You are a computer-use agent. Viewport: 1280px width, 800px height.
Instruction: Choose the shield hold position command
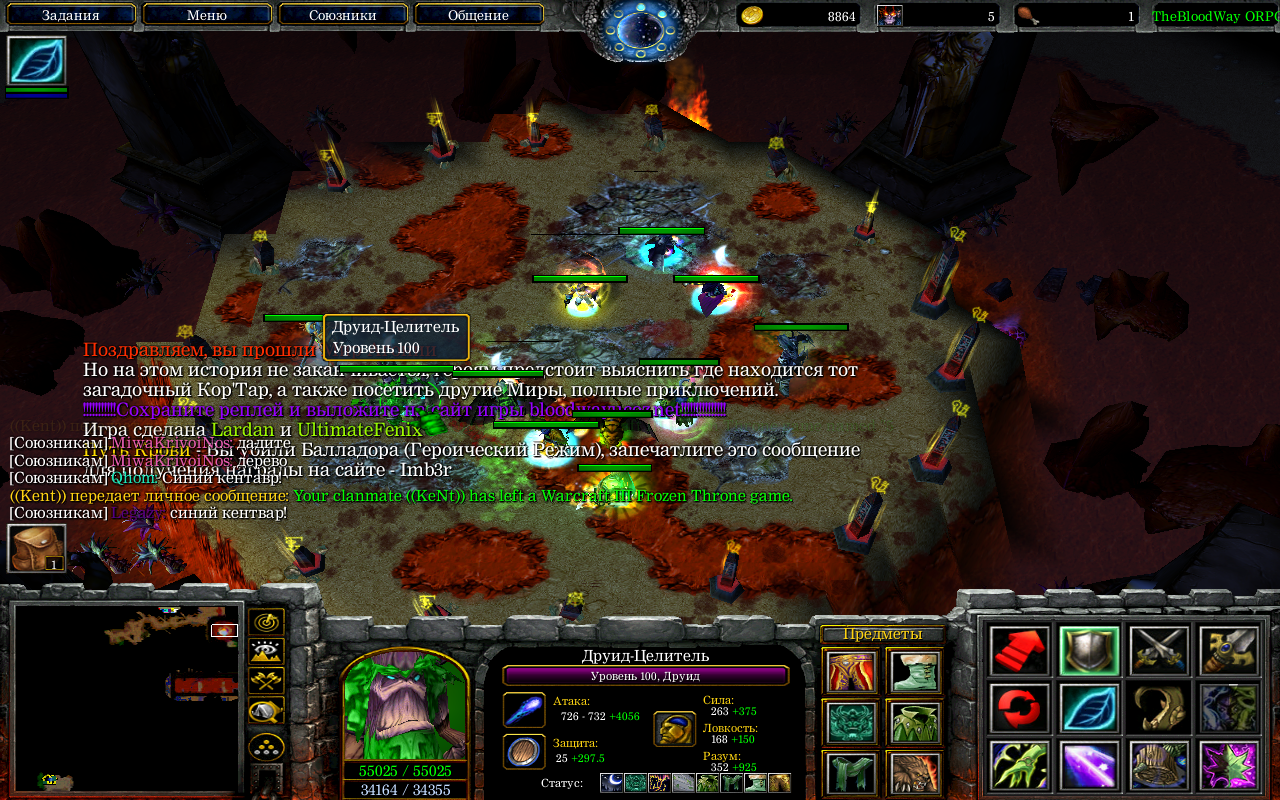coord(1089,651)
